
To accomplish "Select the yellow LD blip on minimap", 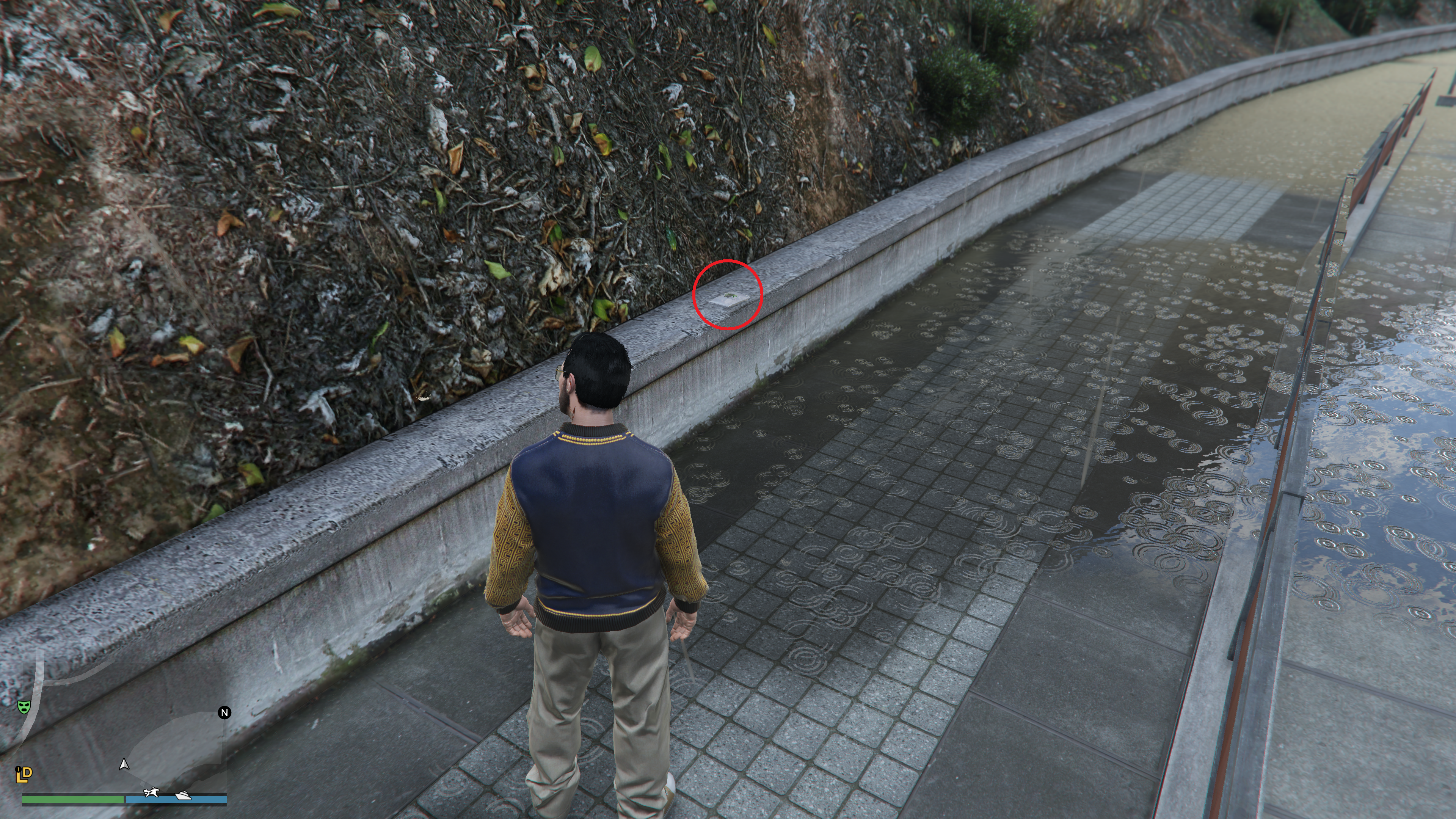I will tap(23, 774).
